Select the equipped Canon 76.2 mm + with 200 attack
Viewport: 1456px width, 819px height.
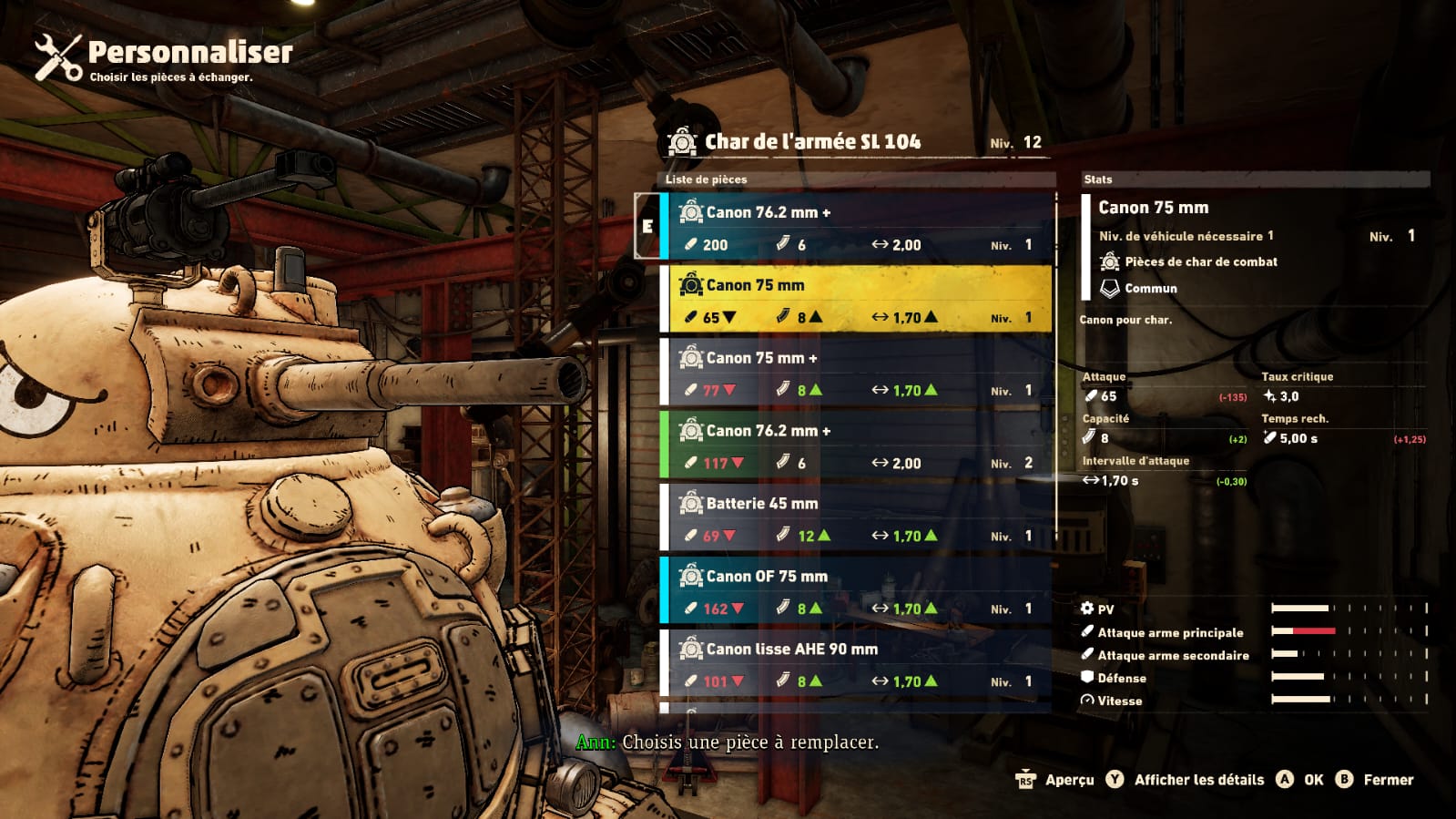(x=856, y=227)
